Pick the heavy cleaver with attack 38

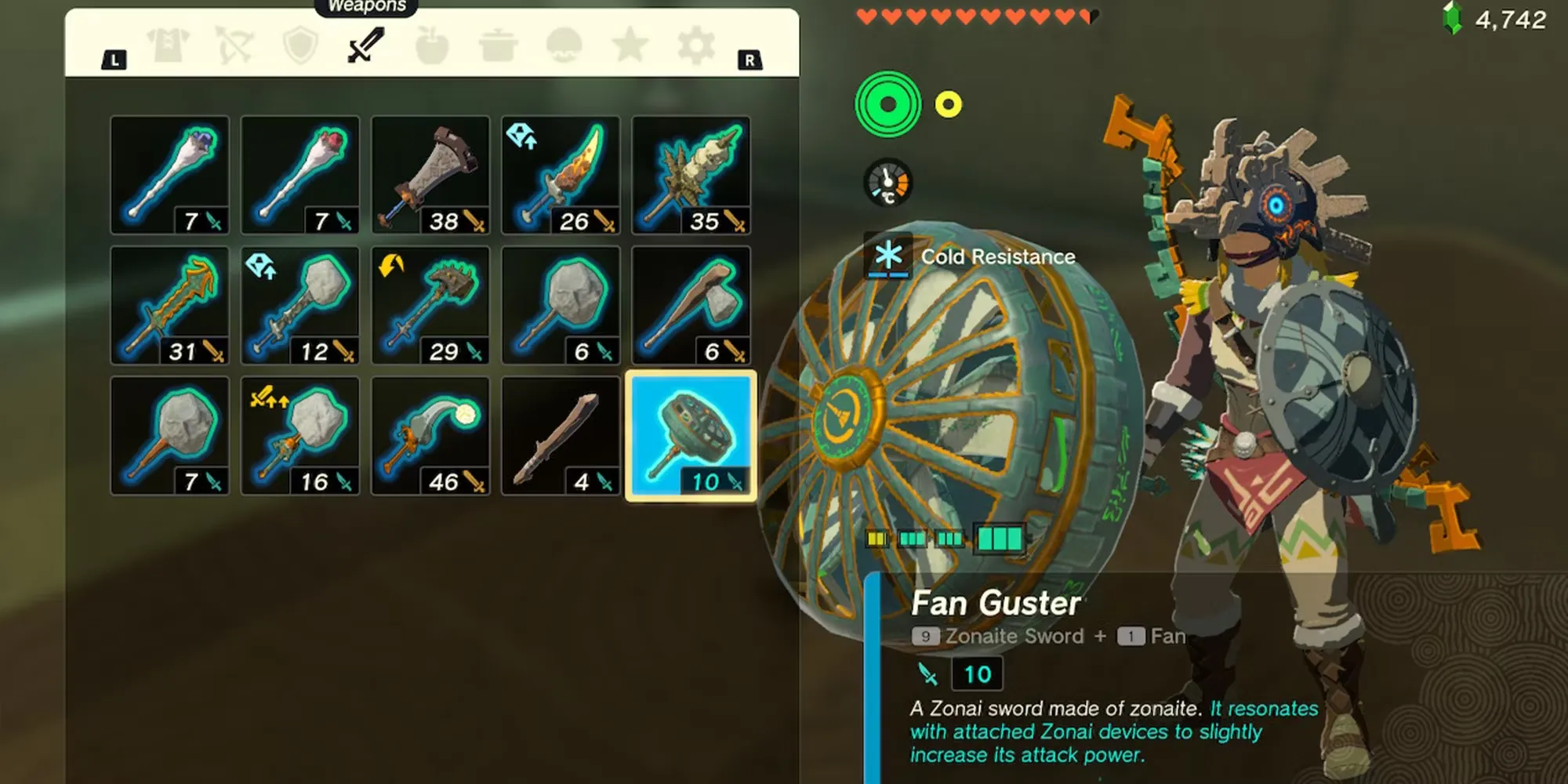tap(430, 176)
